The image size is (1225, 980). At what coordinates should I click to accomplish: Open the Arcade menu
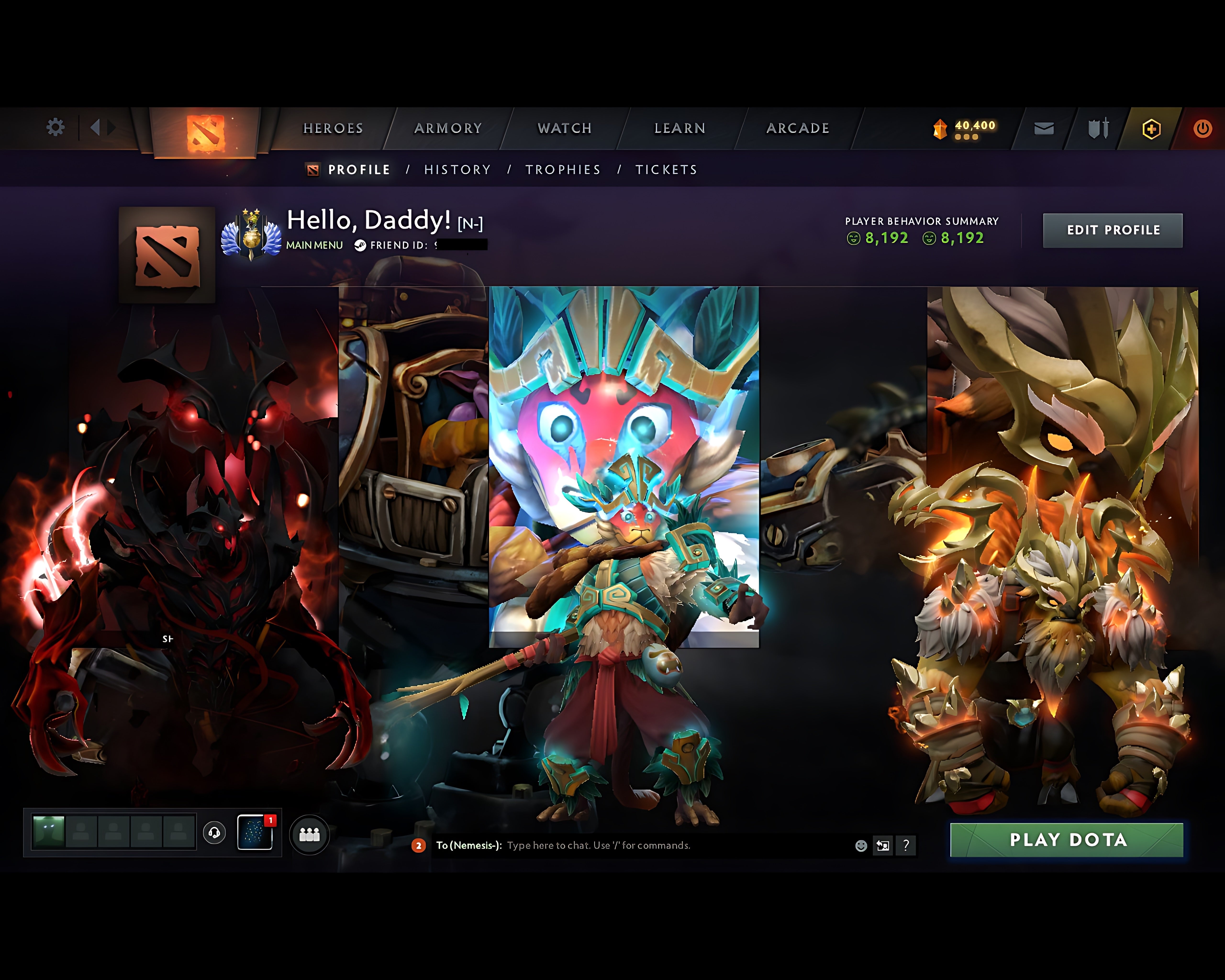pos(798,128)
